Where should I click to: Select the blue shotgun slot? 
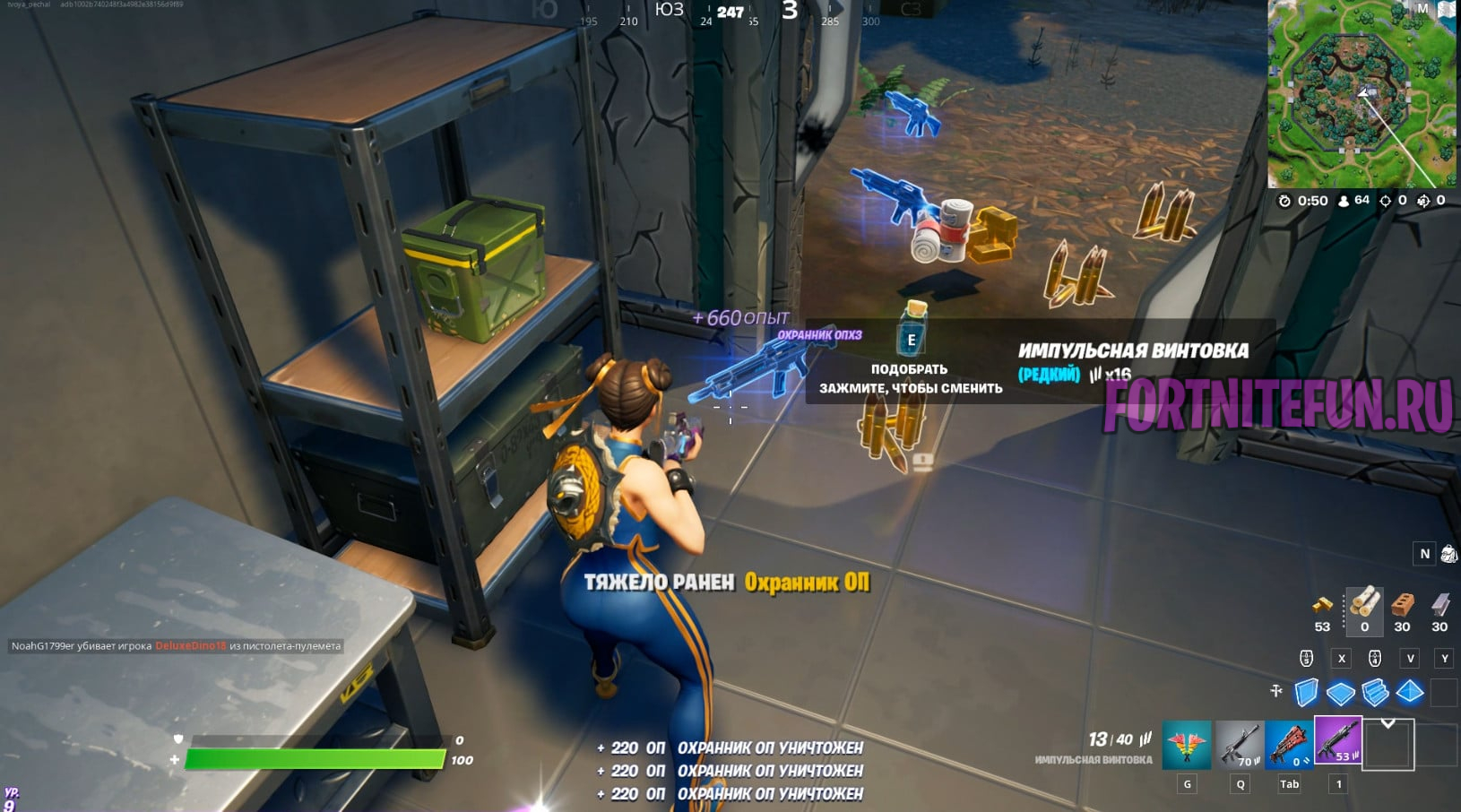(1289, 745)
